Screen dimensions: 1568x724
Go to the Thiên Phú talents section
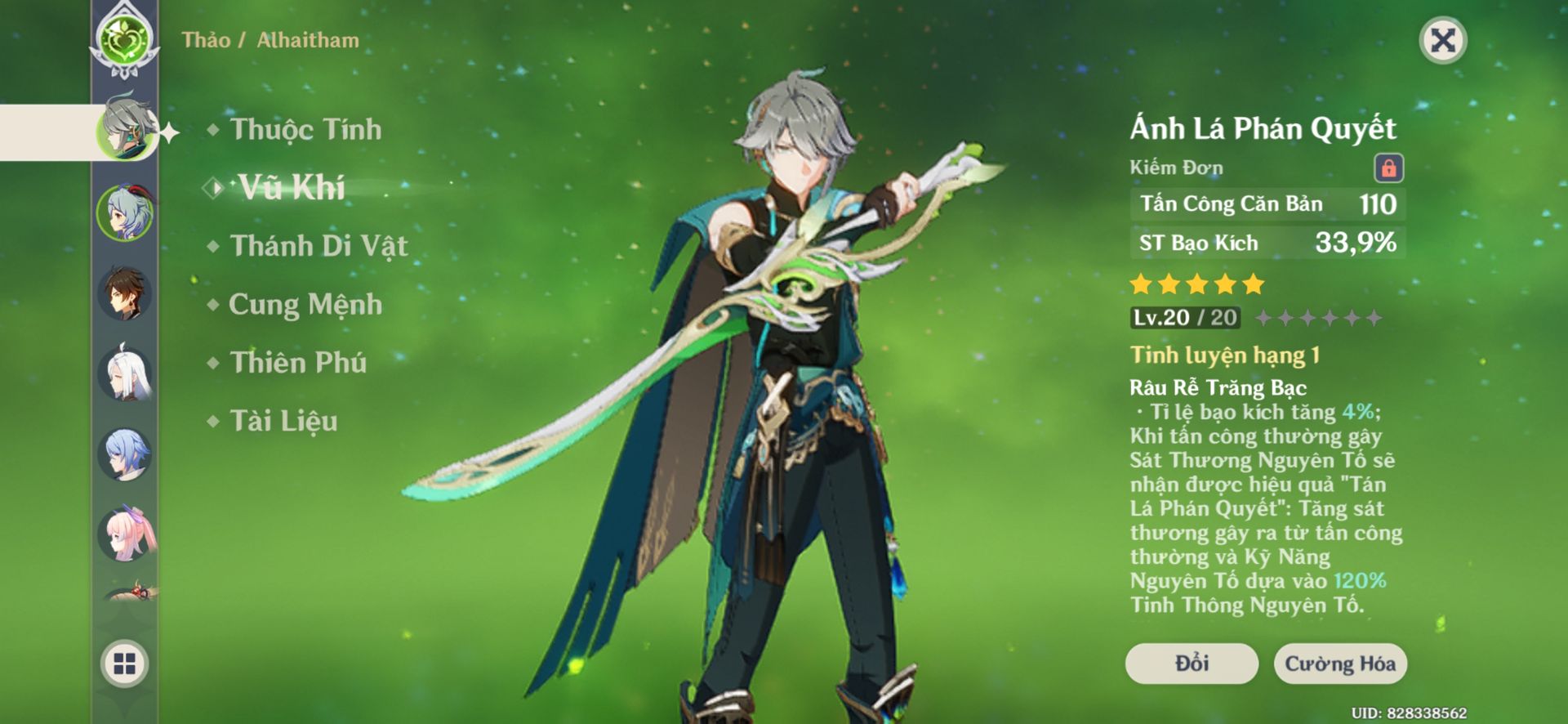pyautogui.click(x=298, y=362)
